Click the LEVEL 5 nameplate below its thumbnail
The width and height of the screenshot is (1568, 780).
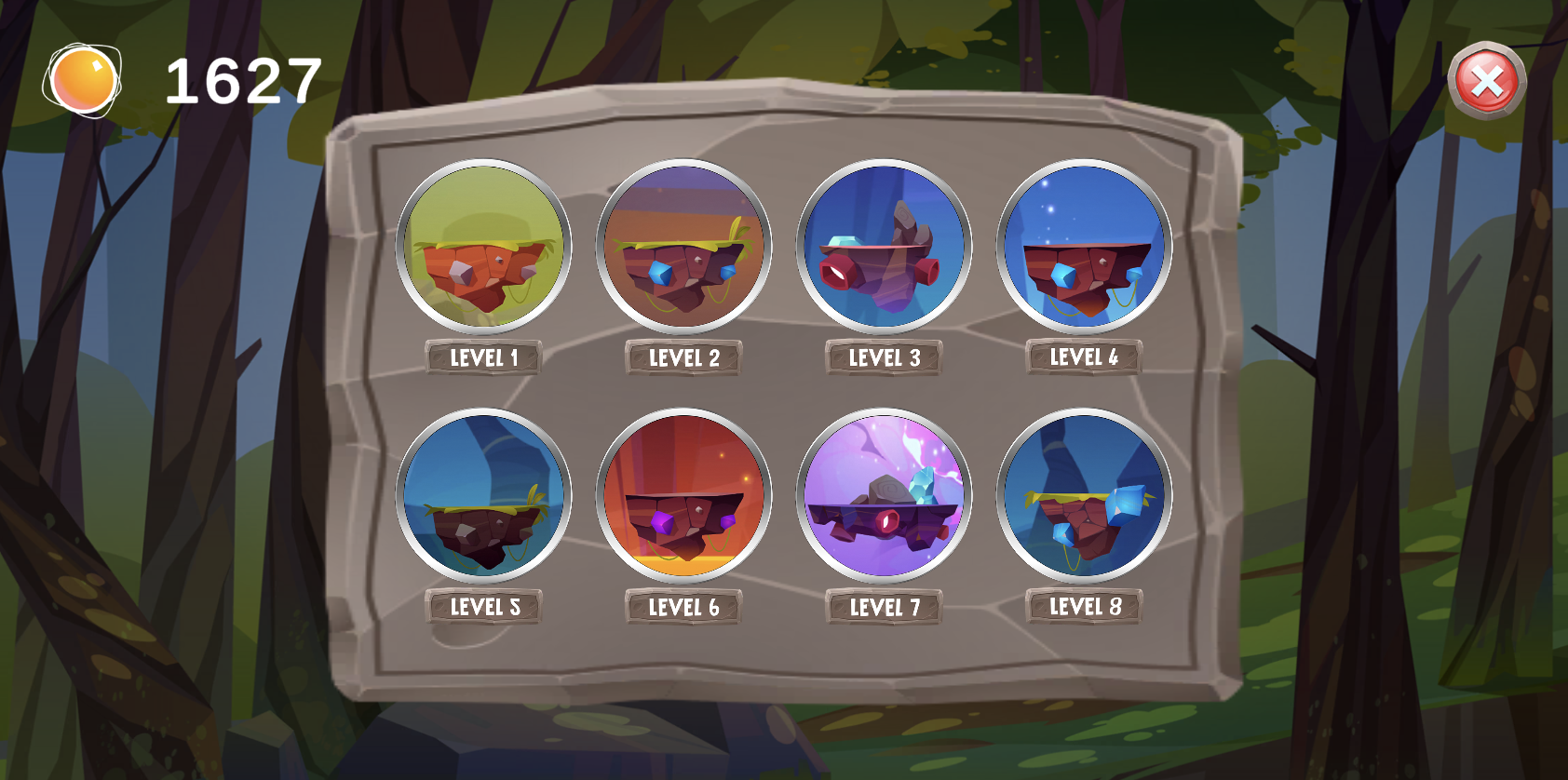(x=484, y=606)
